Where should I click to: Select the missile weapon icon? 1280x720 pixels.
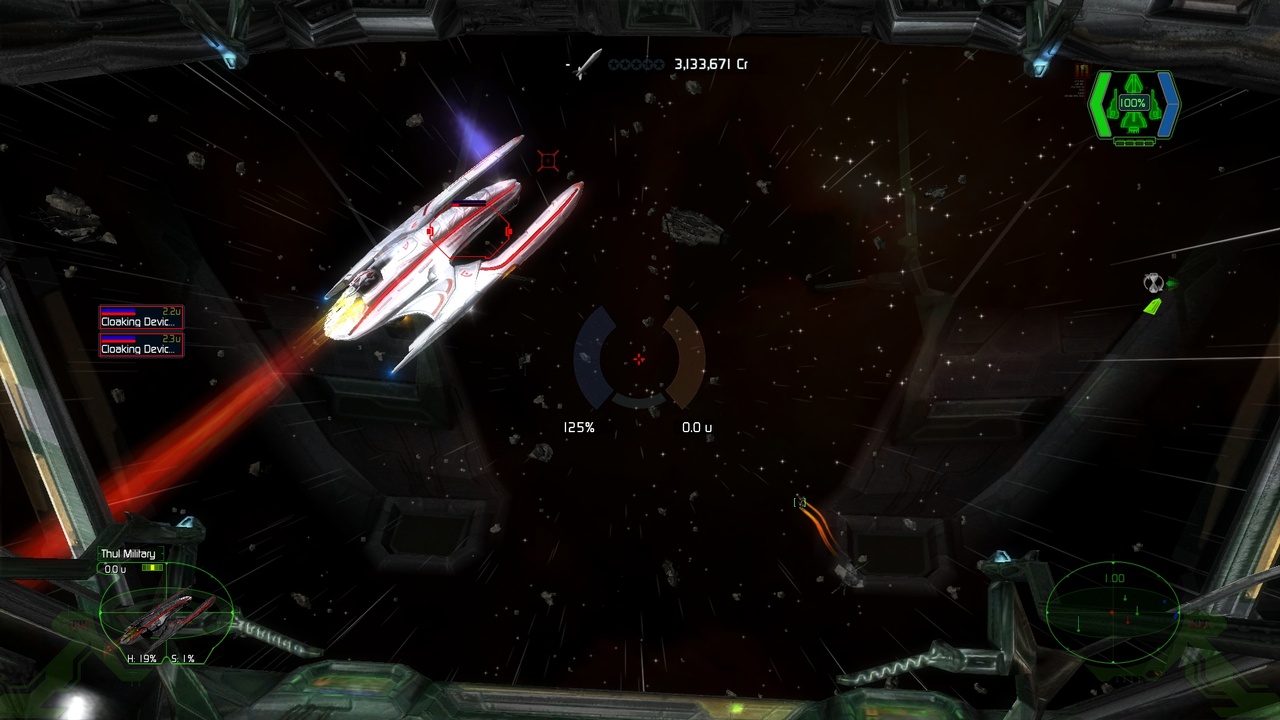pyautogui.click(x=587, y=64)
